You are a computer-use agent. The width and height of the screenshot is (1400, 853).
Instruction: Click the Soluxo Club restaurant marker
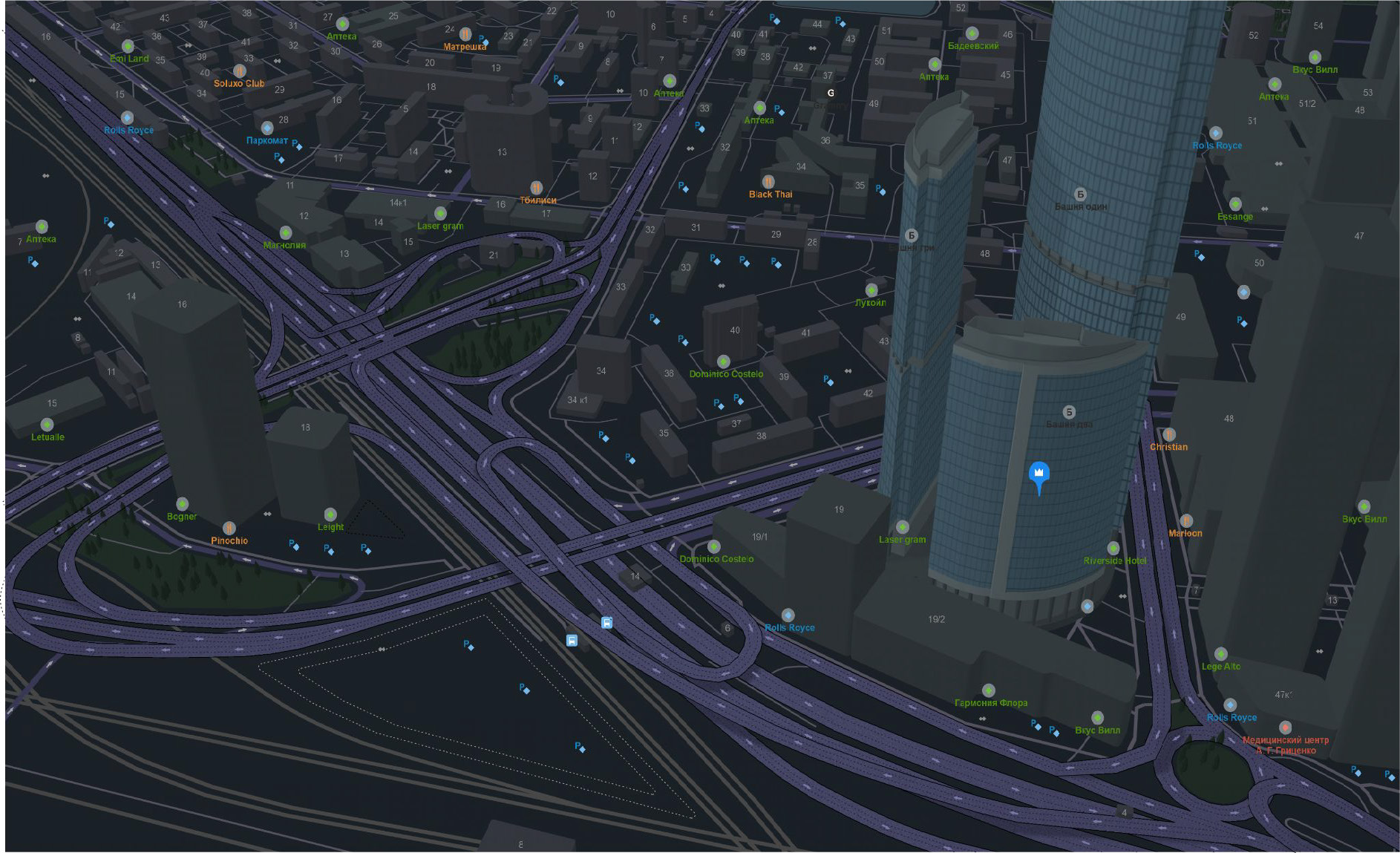pos(239,71)
